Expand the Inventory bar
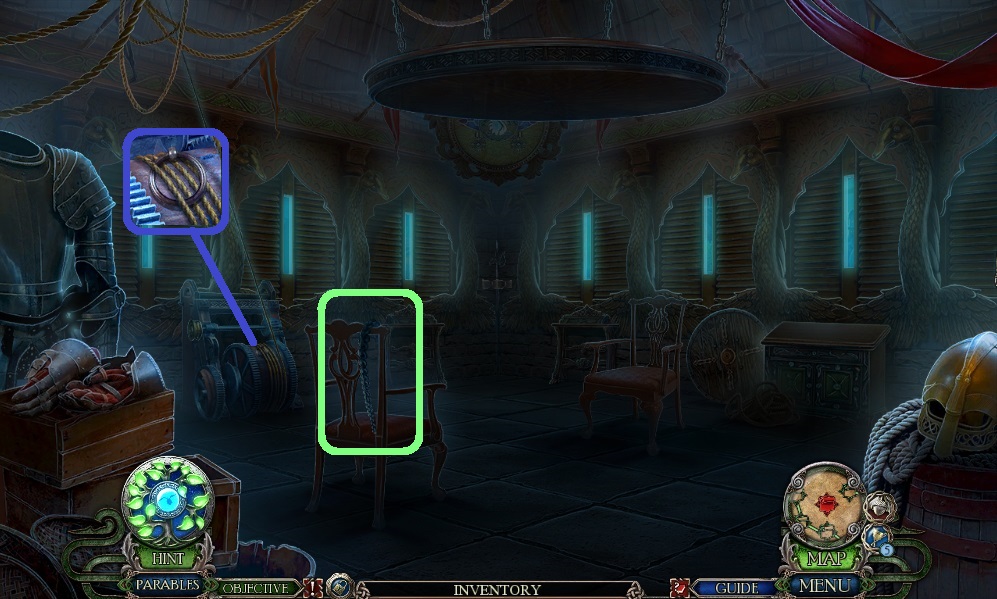 497,590
